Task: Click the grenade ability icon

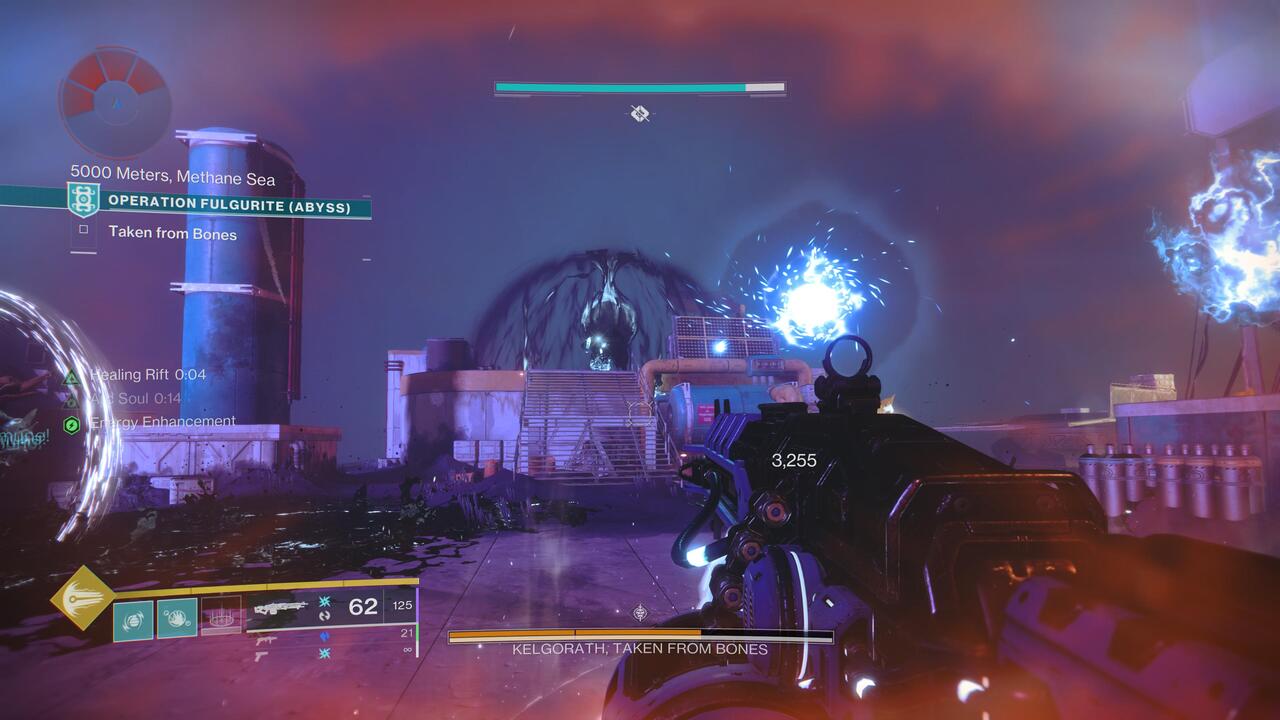Action: 132,619
